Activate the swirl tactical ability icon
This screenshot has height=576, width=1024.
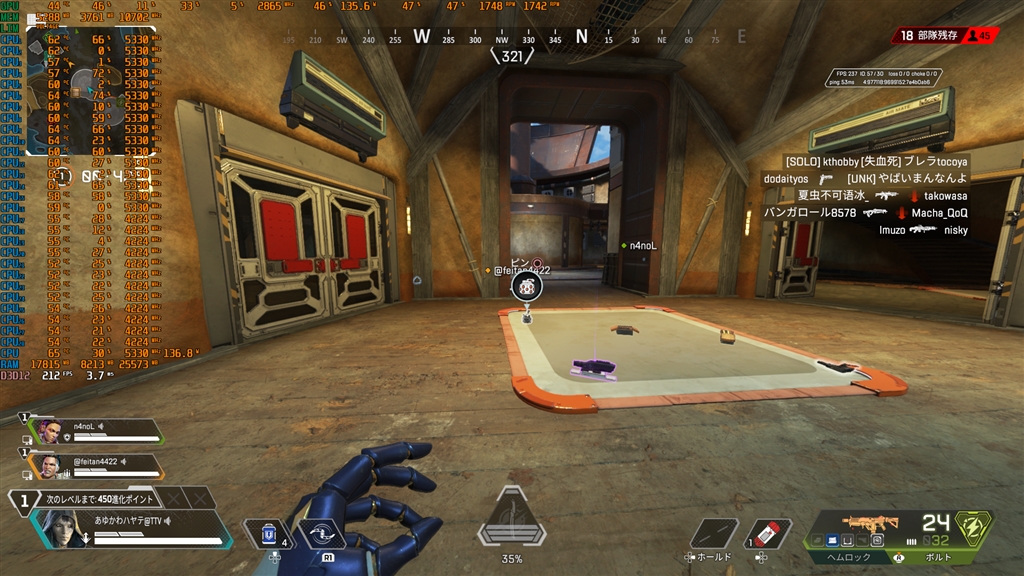click(x=322, y=536)
